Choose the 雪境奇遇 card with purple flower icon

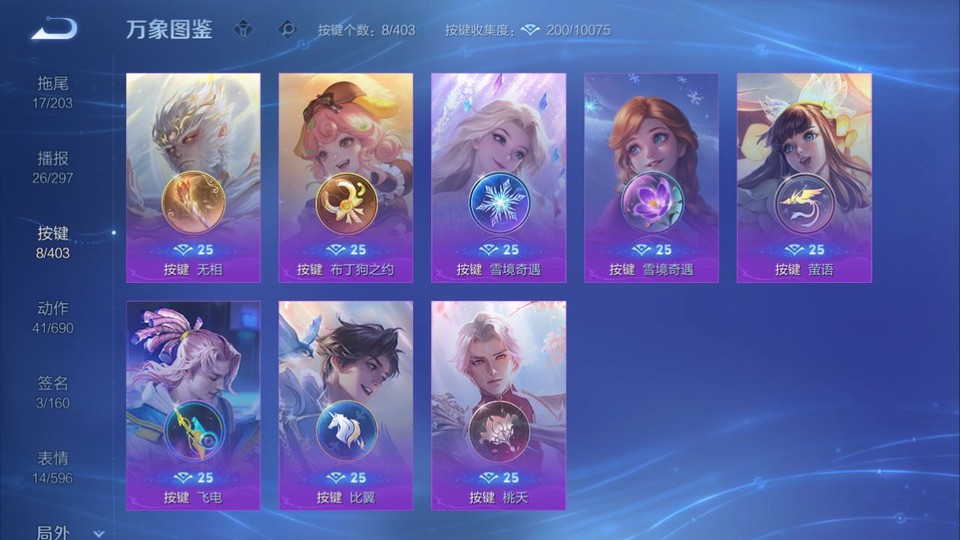coord(651,177)
